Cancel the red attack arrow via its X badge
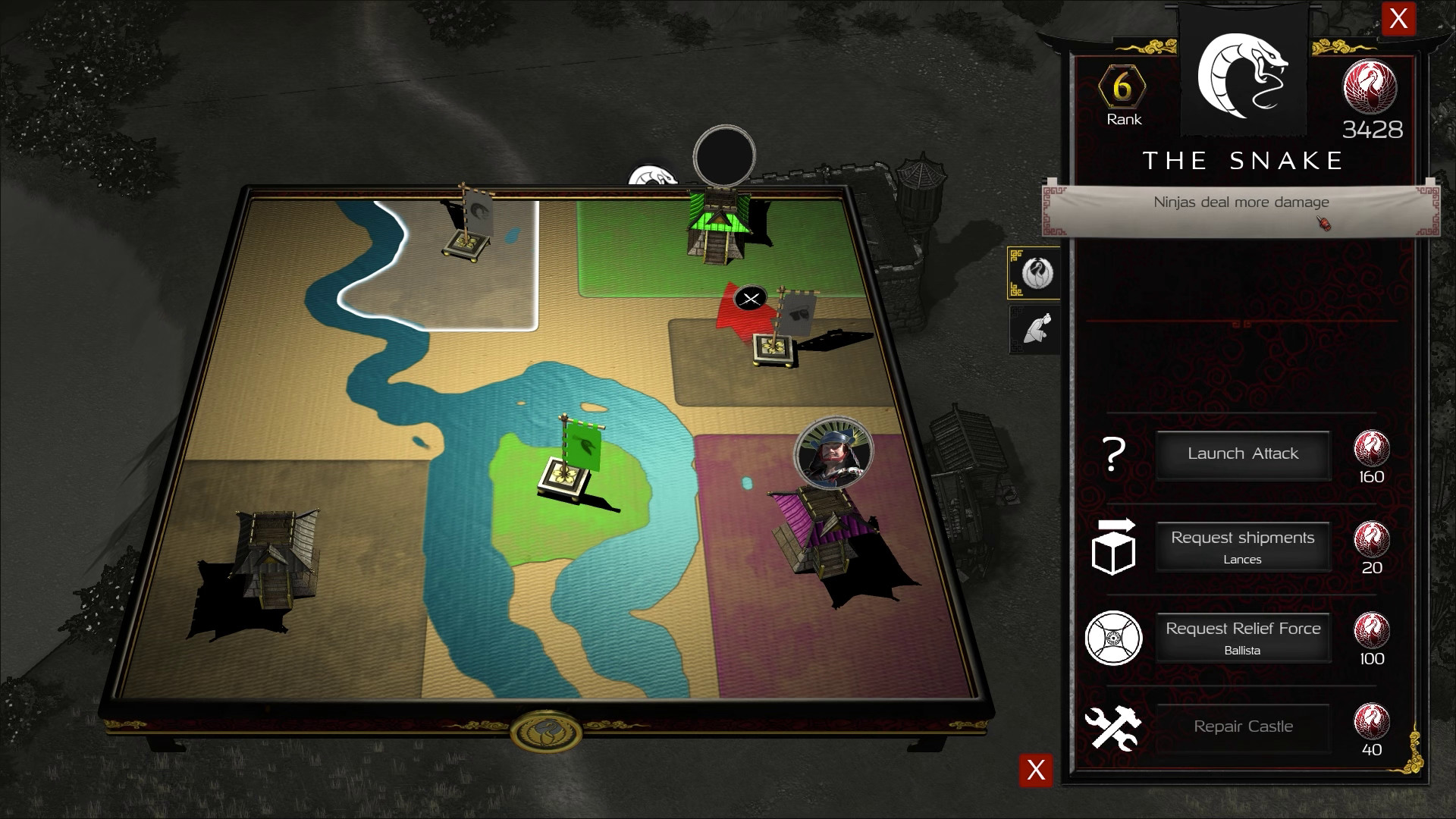The height and width of the screenshot is (819, 1456). (x=751, y=298)
